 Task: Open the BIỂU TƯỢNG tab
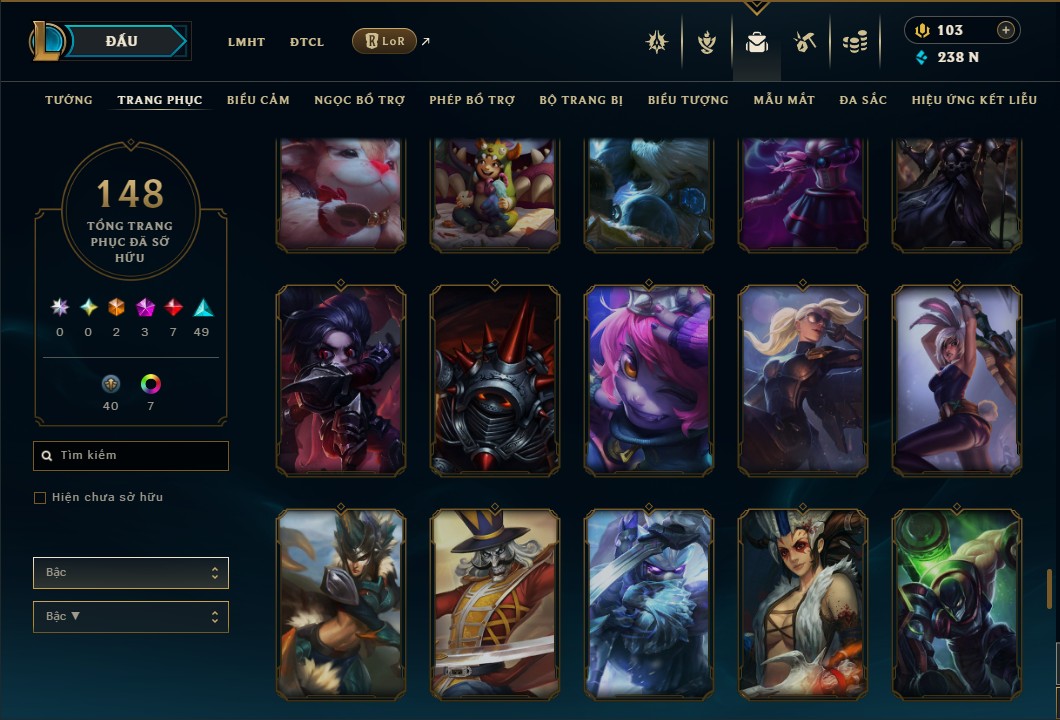point(688,100)
